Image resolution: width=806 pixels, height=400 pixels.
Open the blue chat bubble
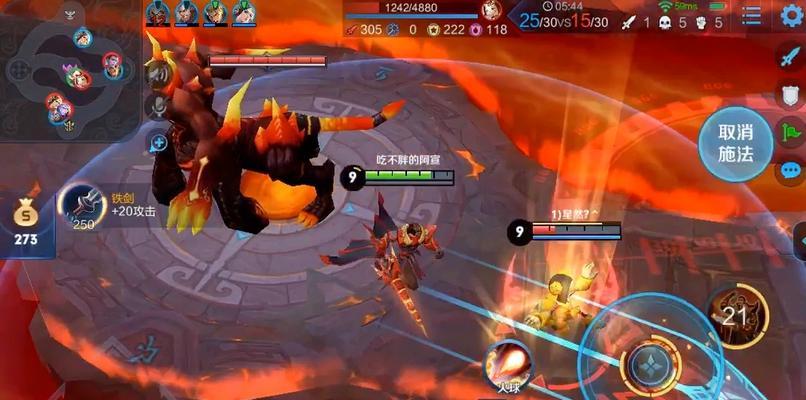(x=790, y=170)
